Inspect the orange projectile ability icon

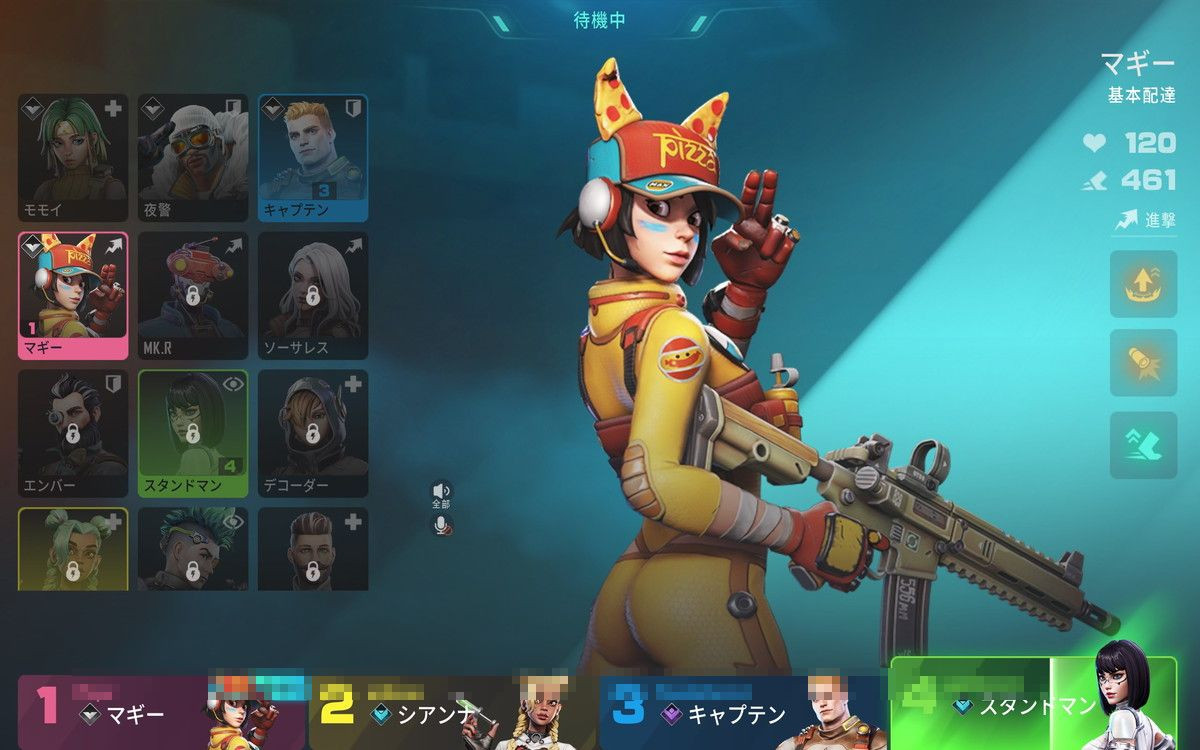(x=1143, y=364)
